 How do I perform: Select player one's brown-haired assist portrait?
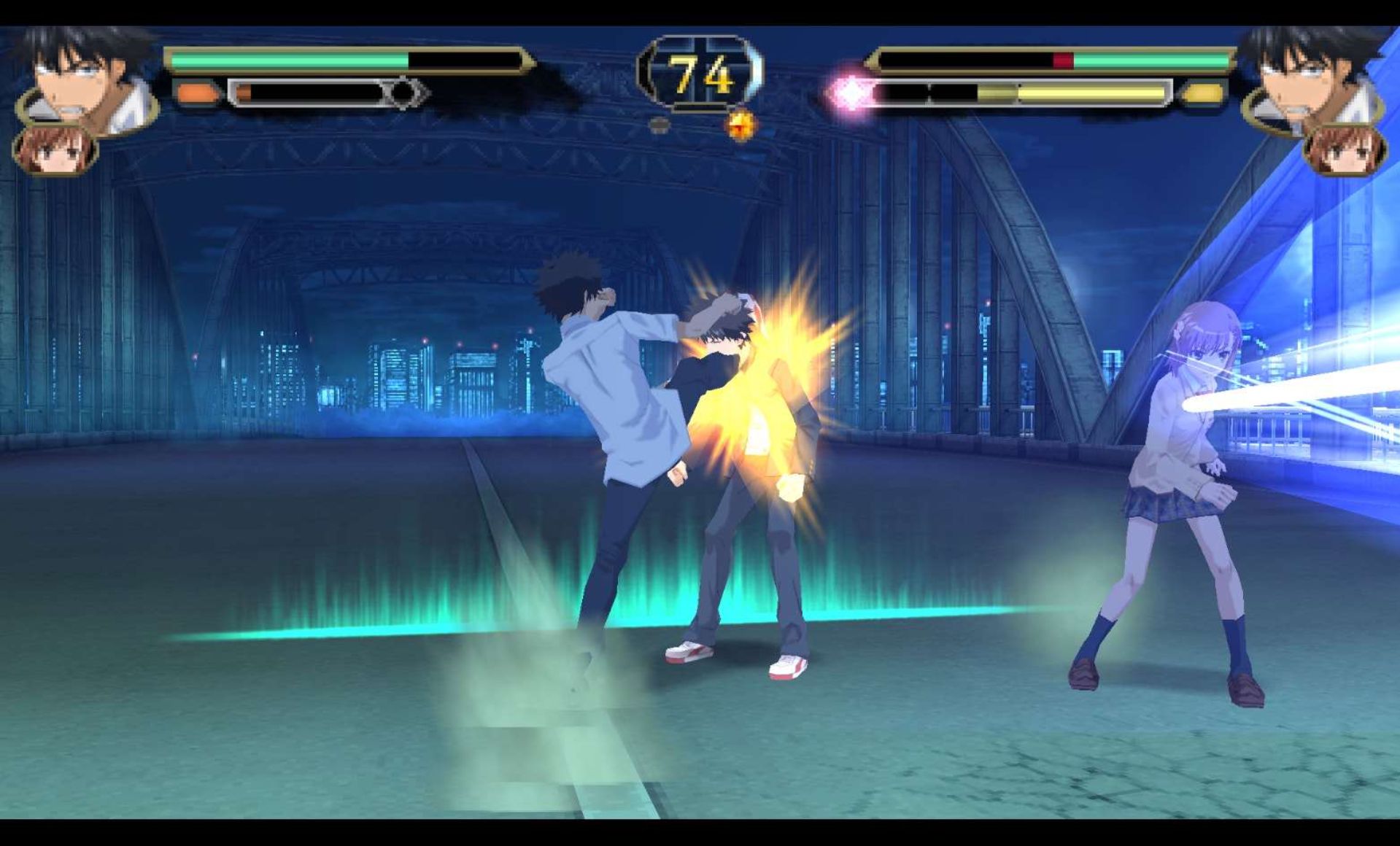coord(55,151)
